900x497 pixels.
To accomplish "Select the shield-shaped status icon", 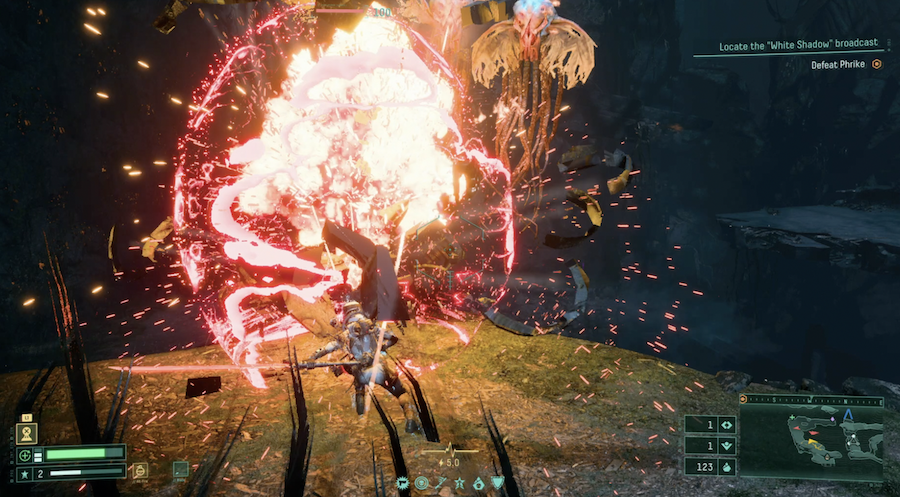I will point(497,483).
